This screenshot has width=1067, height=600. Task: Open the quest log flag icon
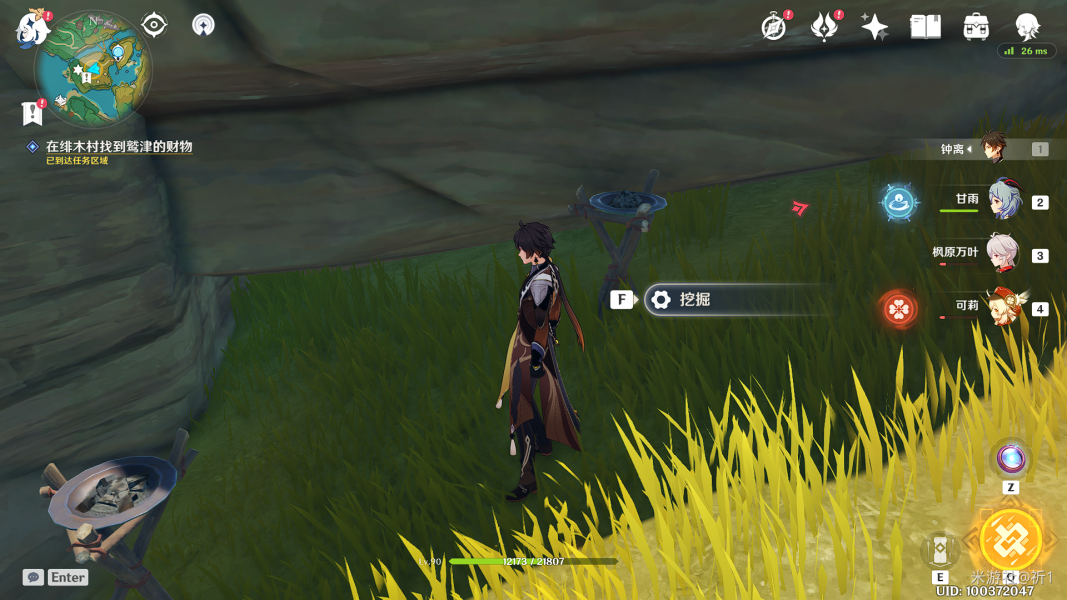(x=32, y=113)
